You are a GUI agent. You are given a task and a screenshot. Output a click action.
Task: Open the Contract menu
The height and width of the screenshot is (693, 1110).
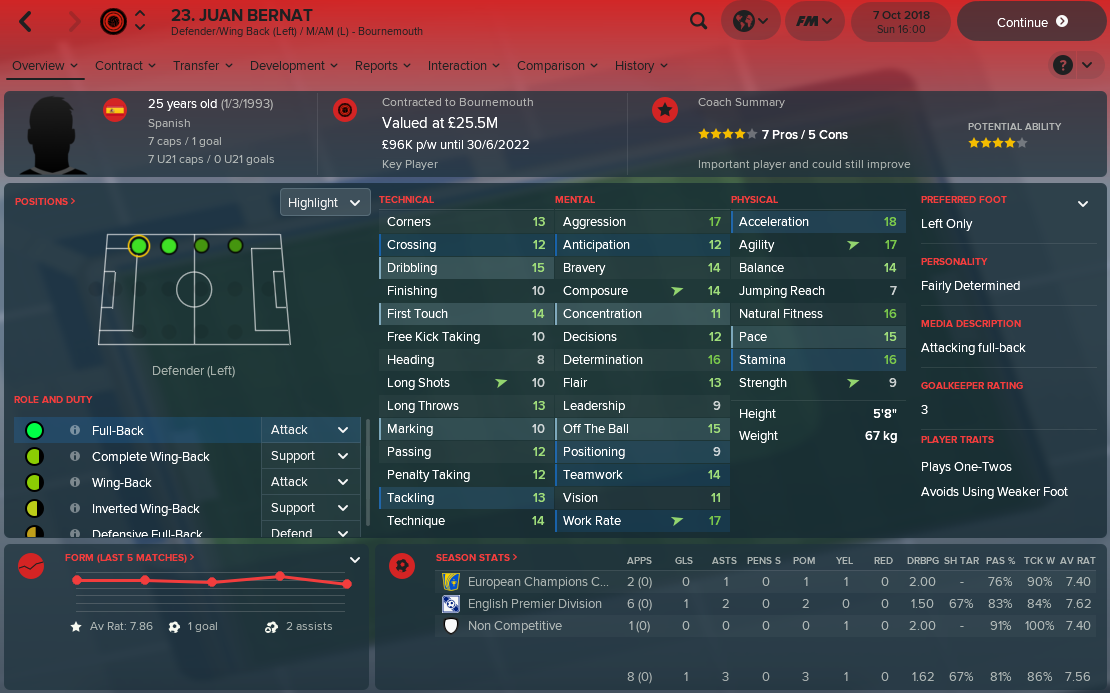coord(126,66)
